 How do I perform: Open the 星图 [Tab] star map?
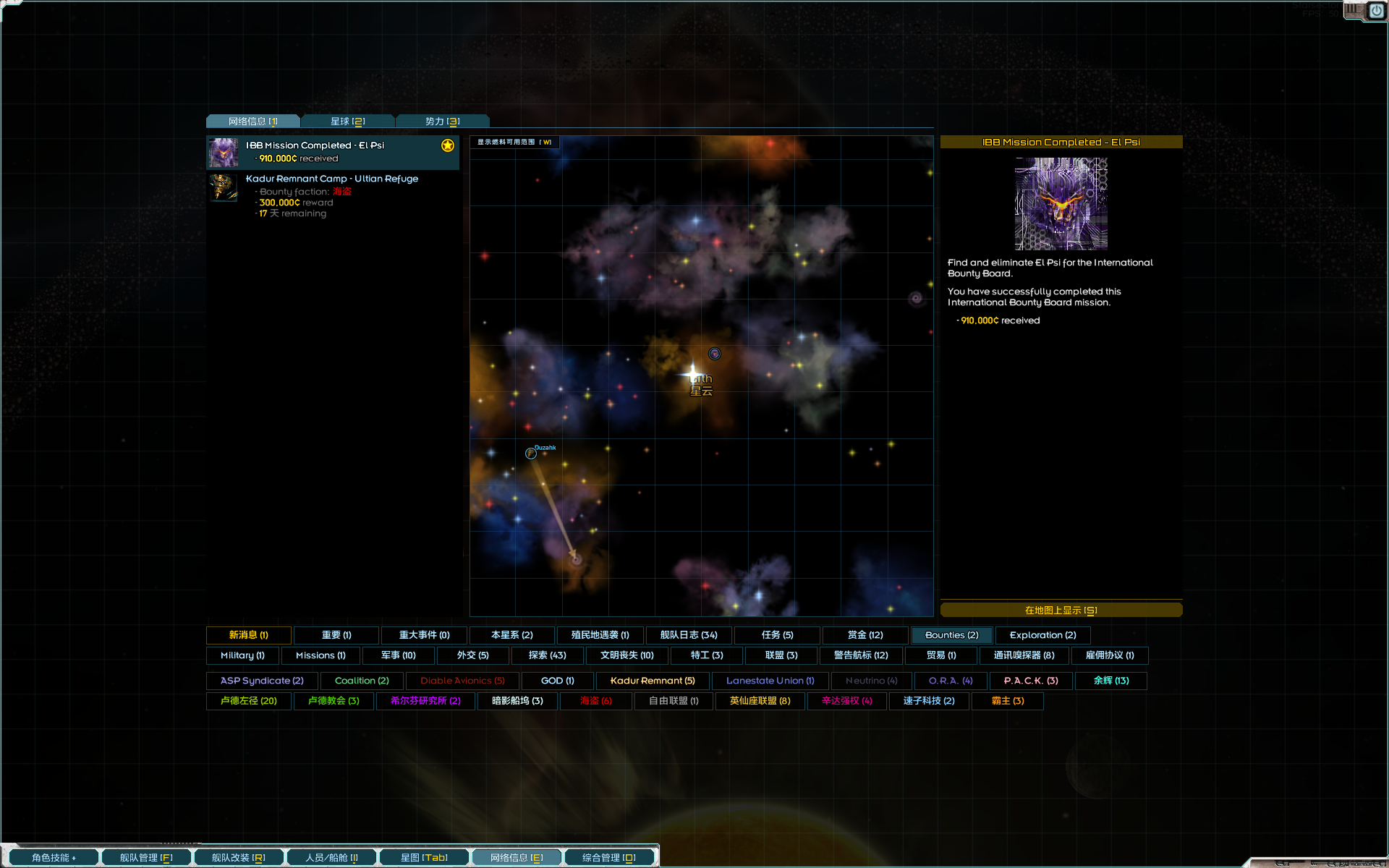click(x=424, y=856)
